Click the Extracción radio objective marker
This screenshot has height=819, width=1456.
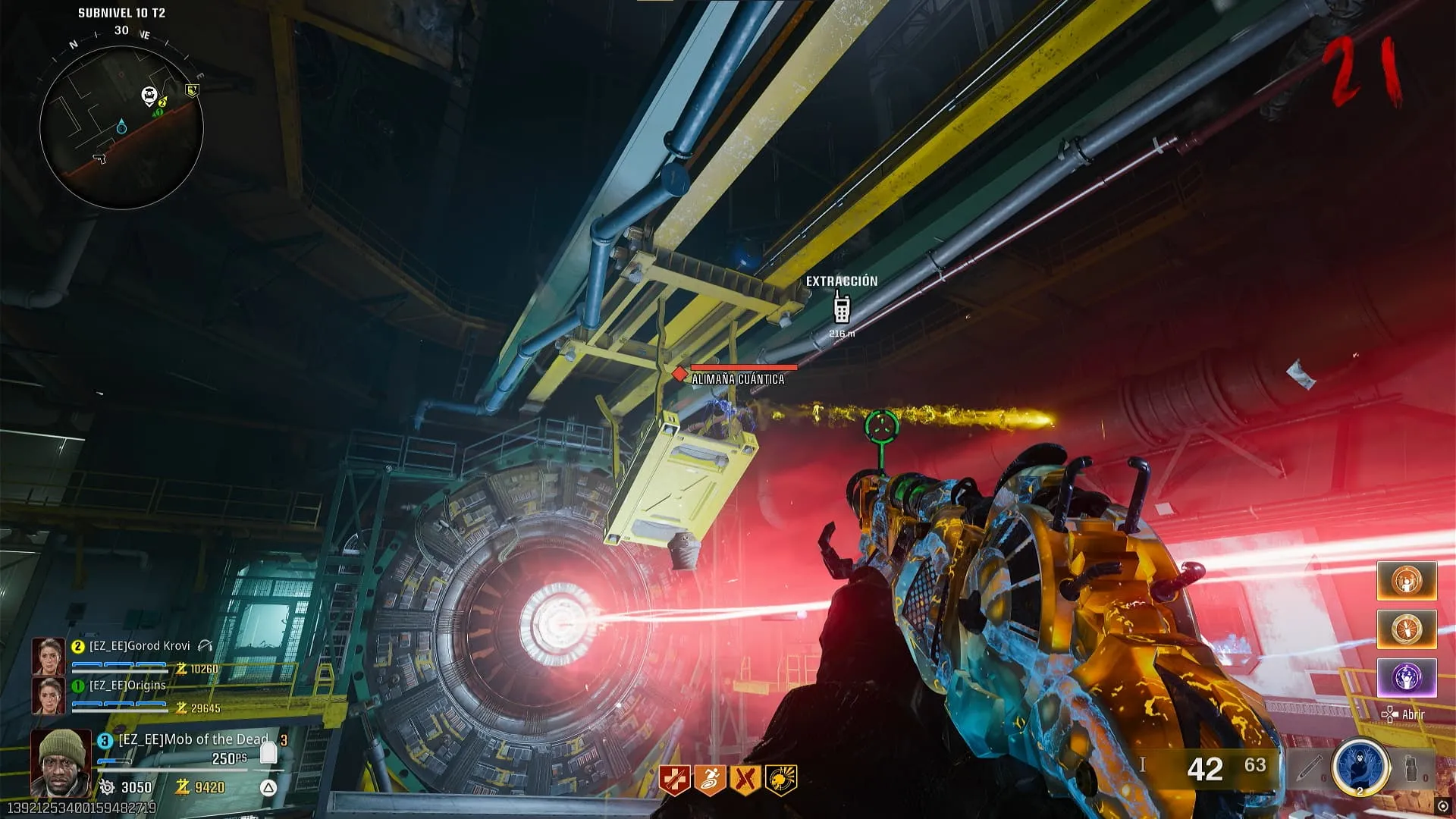[842, 308]
